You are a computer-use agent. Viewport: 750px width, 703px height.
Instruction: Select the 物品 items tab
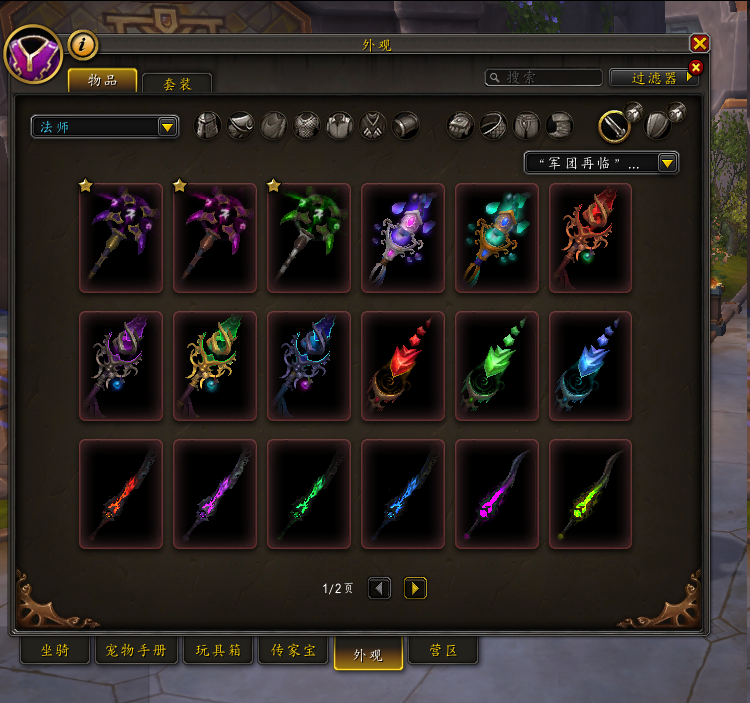pos(102,79)
